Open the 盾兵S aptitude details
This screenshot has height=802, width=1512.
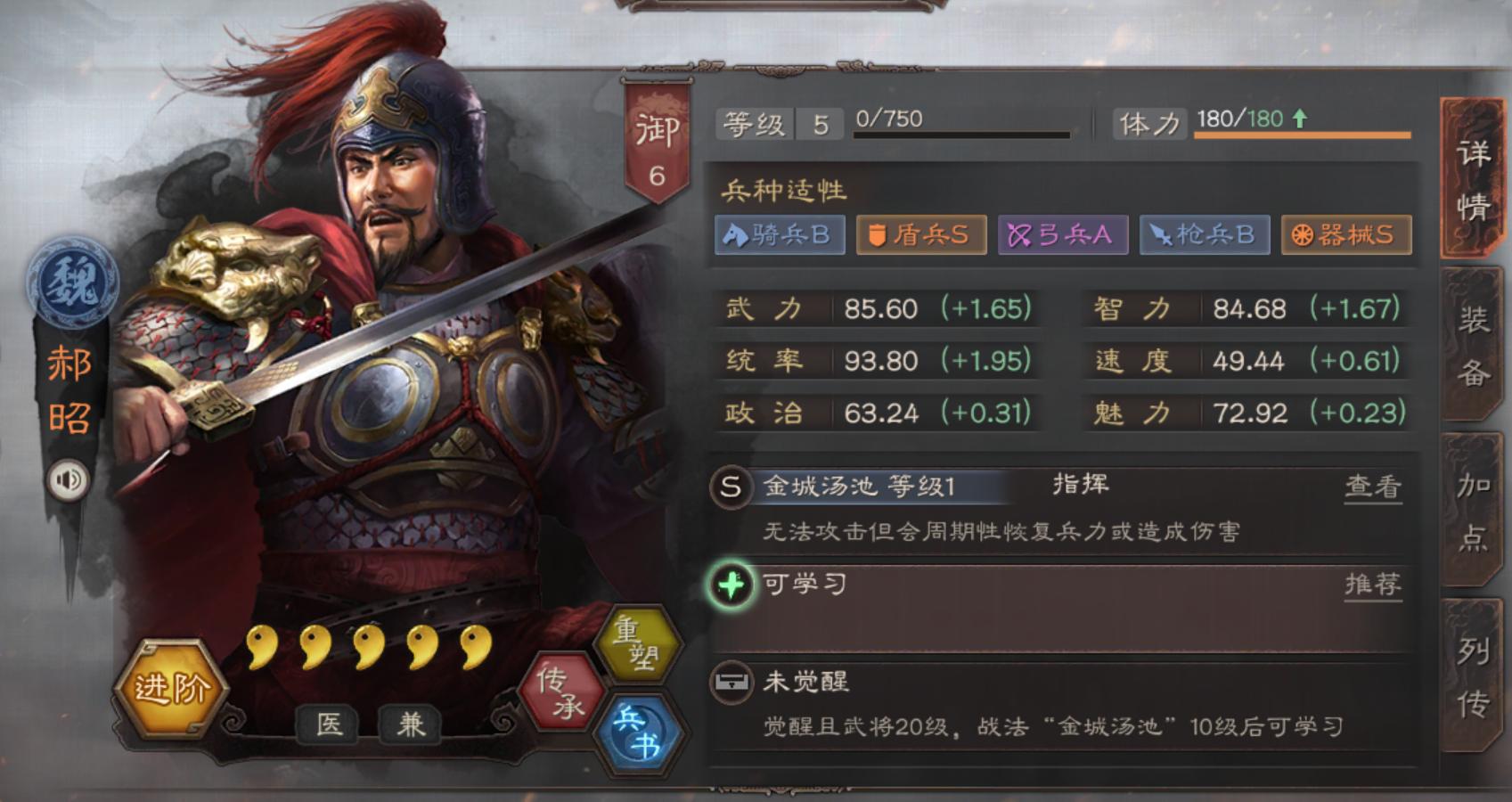pos(920,235)
